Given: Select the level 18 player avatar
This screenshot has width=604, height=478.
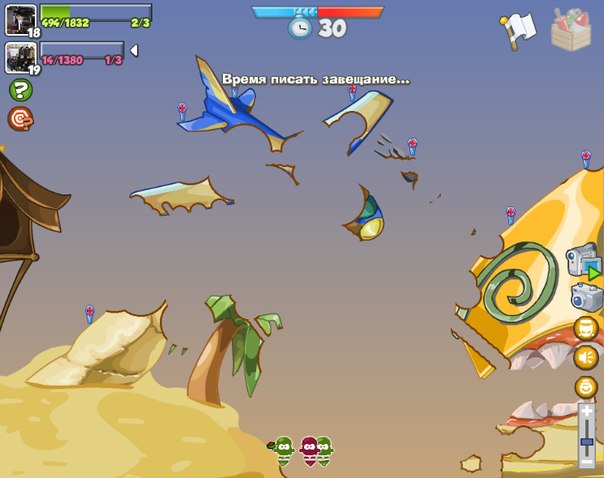Looking at the screenshot, I should [x=20, y=20].
